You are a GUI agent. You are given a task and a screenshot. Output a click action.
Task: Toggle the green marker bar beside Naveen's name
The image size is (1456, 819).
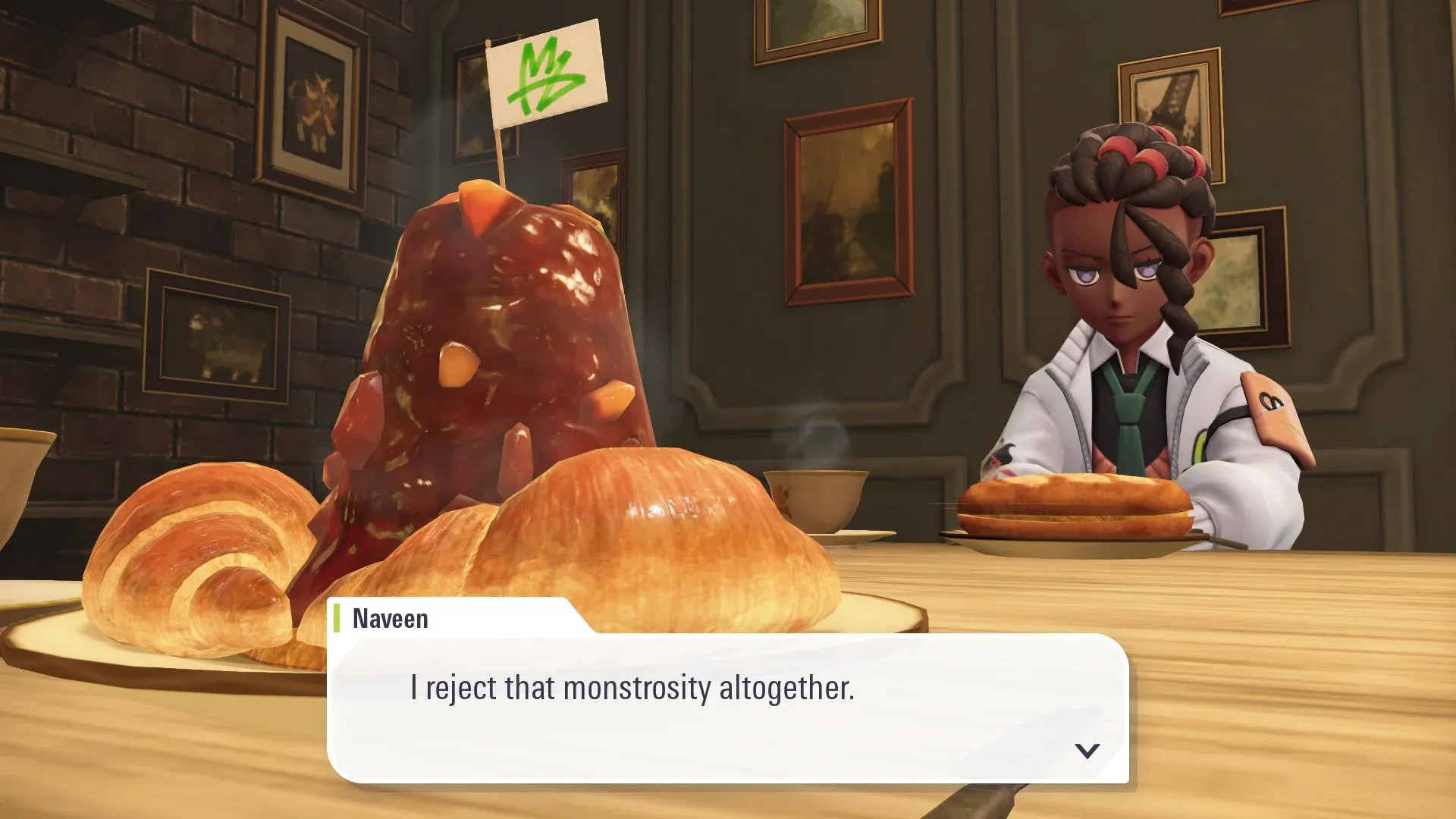(x=336, y=619)
